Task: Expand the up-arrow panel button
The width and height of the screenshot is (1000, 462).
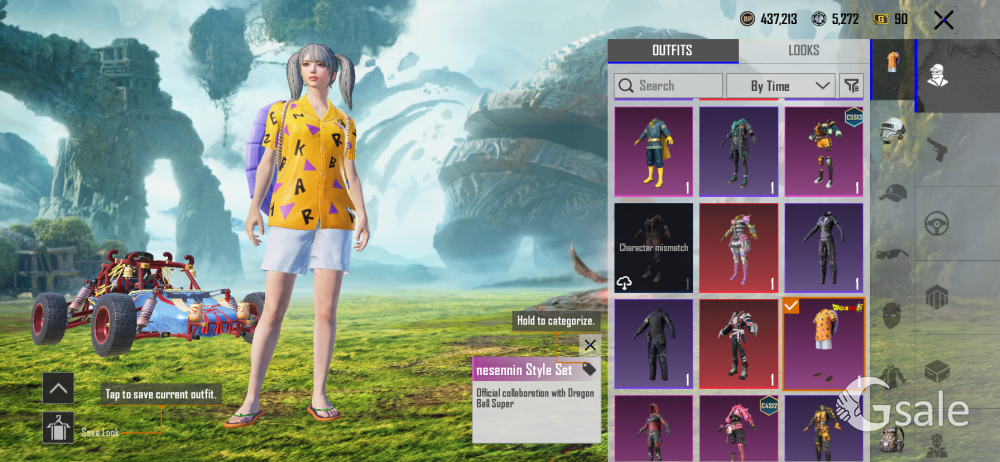Action: (58, 388)
